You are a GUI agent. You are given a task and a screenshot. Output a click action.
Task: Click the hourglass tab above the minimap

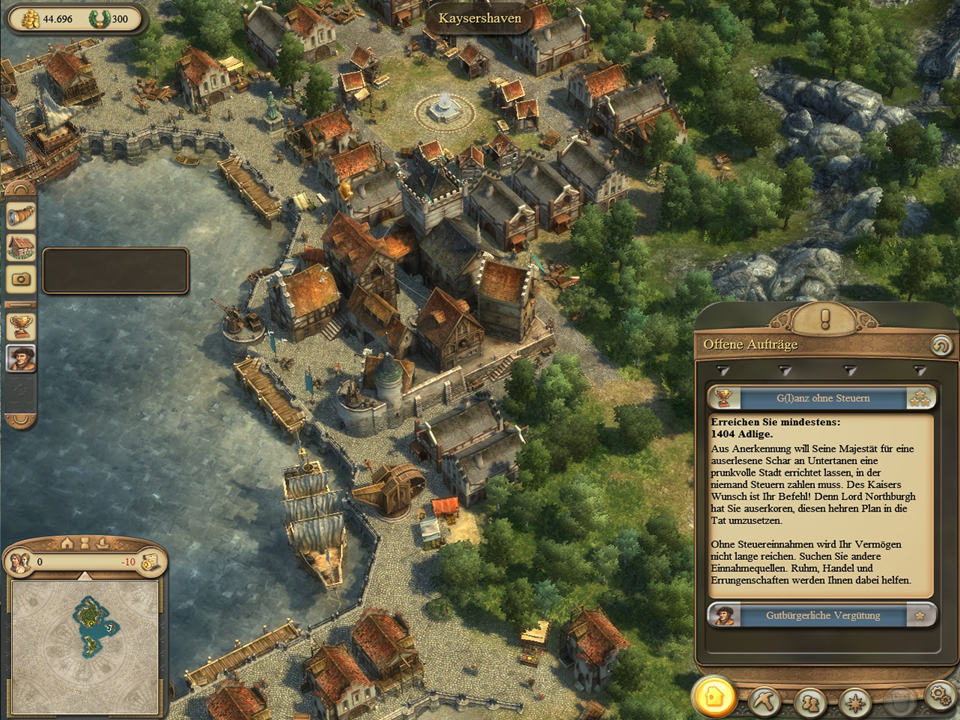[84, 543]
